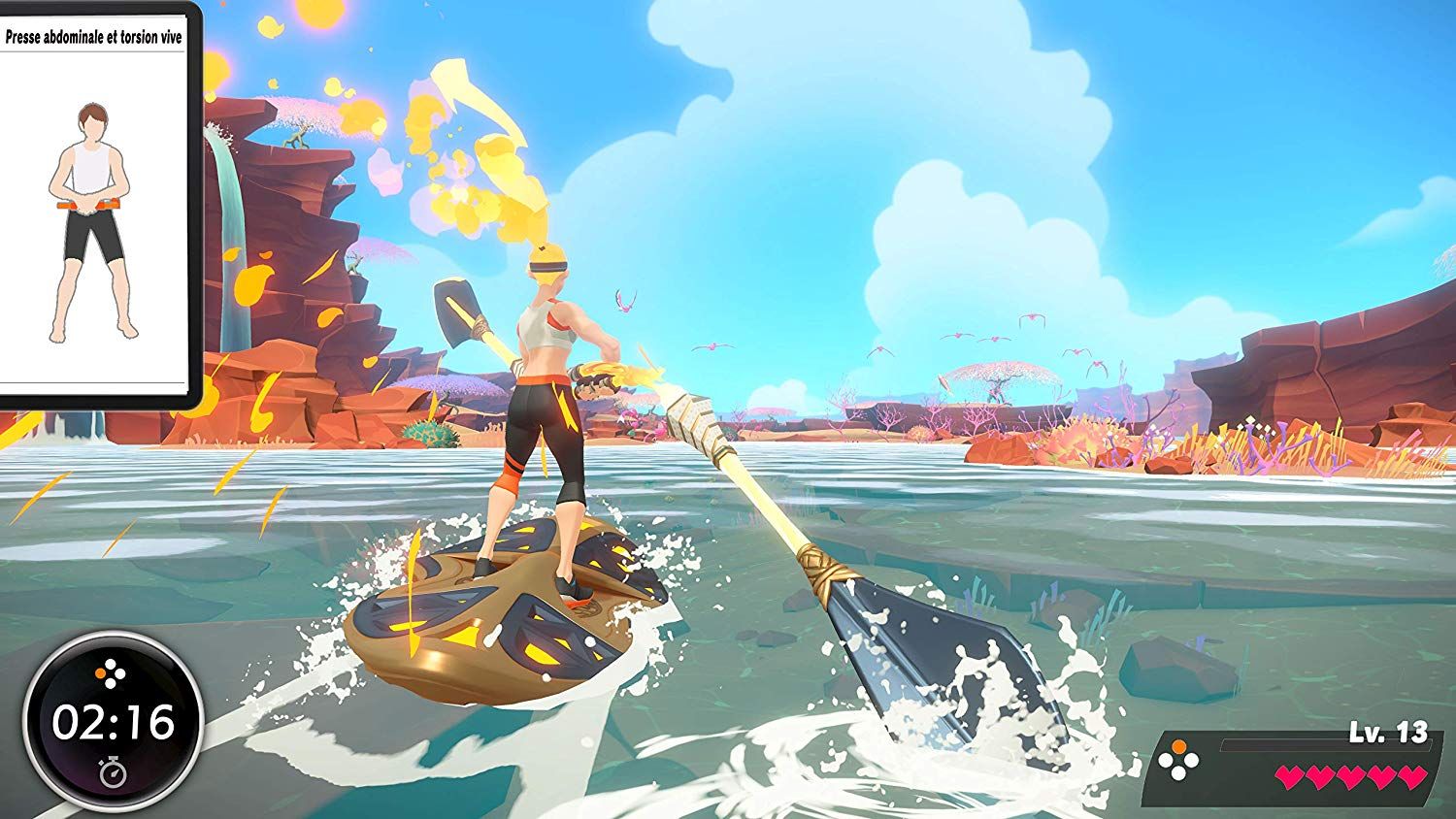The height and width of the screenshot is (819, 1456).
Task: Click the Lv. 13 level label
Action: click(1388, 731)
